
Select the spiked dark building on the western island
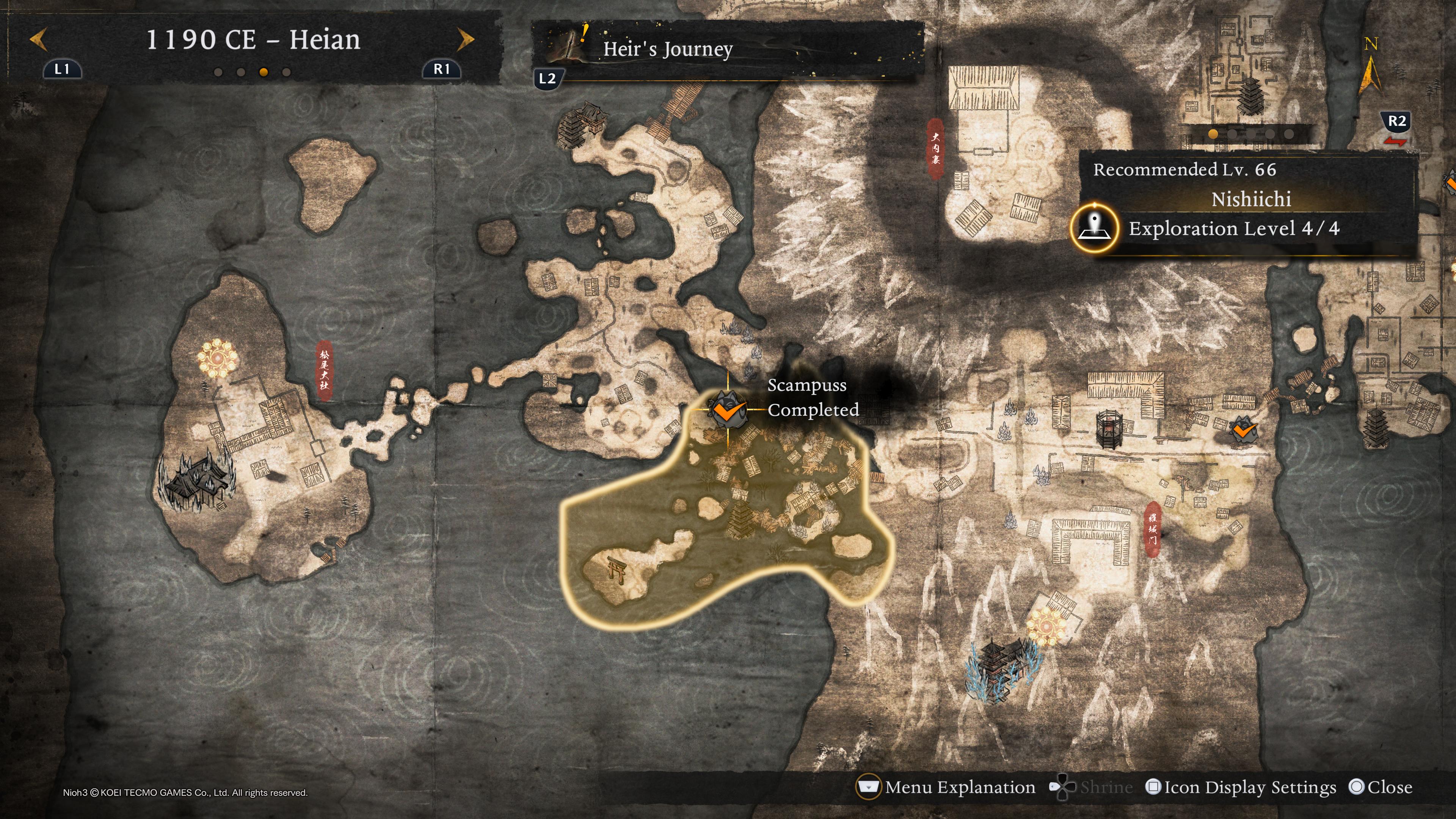(196, 480)
